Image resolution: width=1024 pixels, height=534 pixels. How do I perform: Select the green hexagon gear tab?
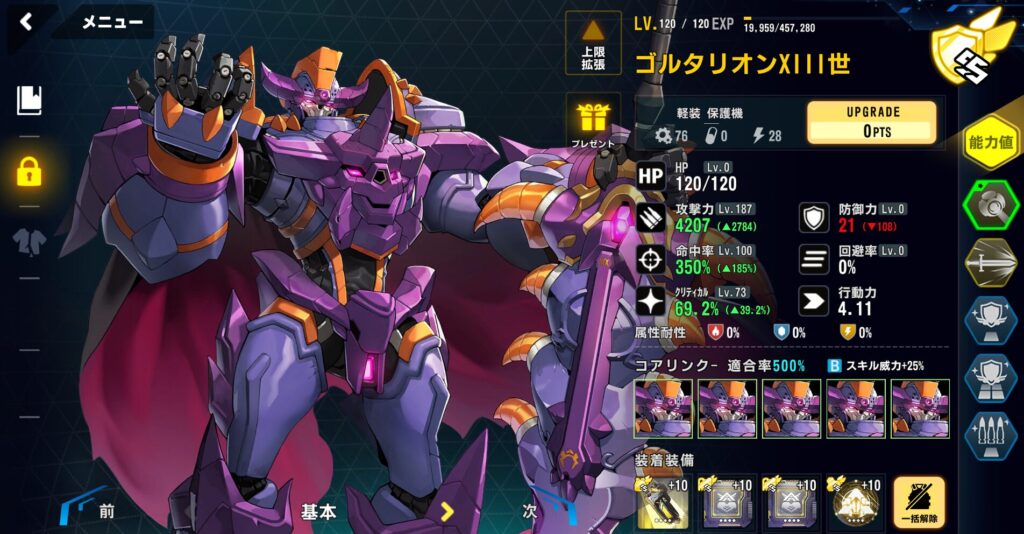click(x=990, y=206)
